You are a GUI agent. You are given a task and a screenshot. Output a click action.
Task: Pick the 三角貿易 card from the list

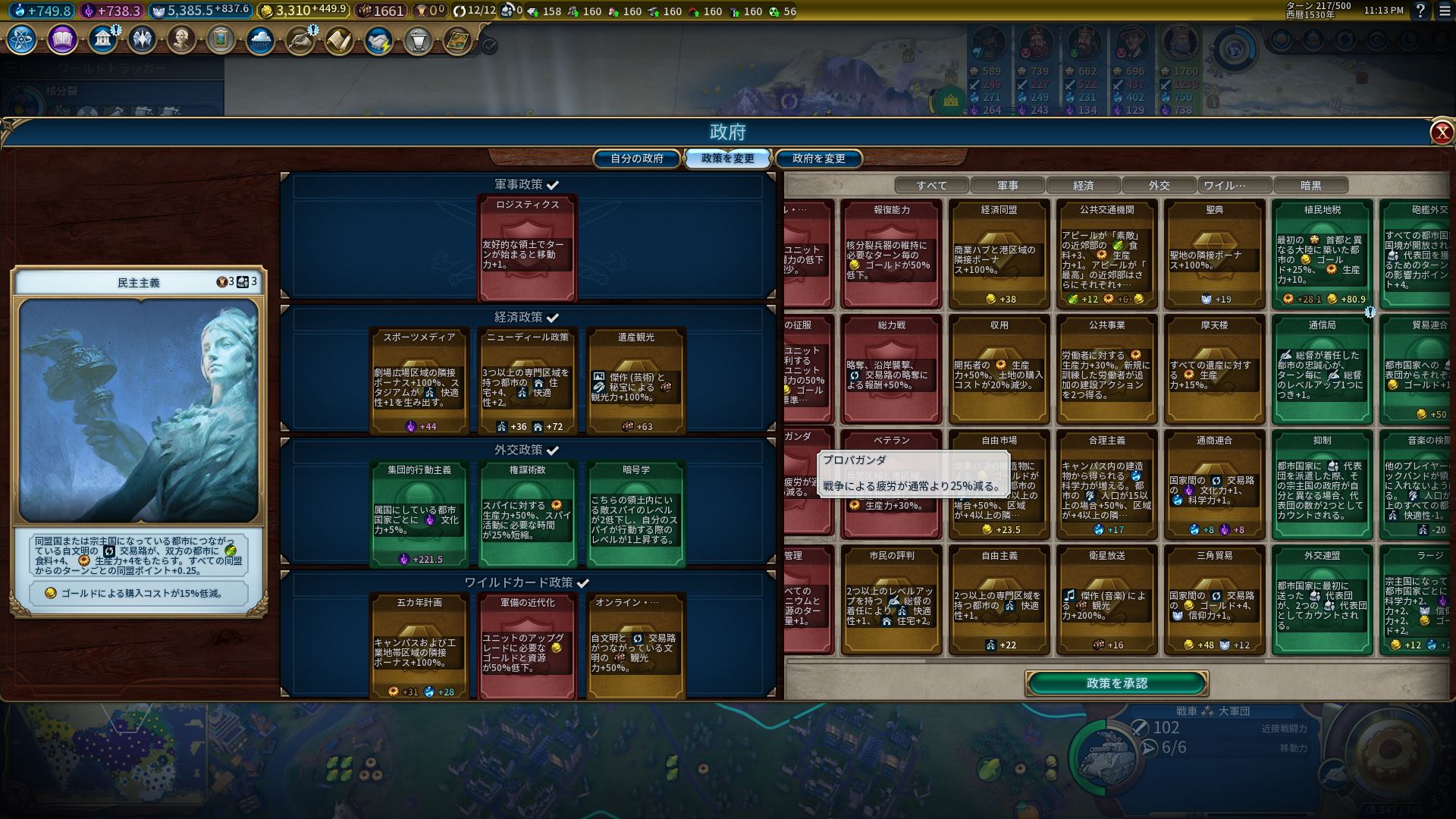[1214, 599]
